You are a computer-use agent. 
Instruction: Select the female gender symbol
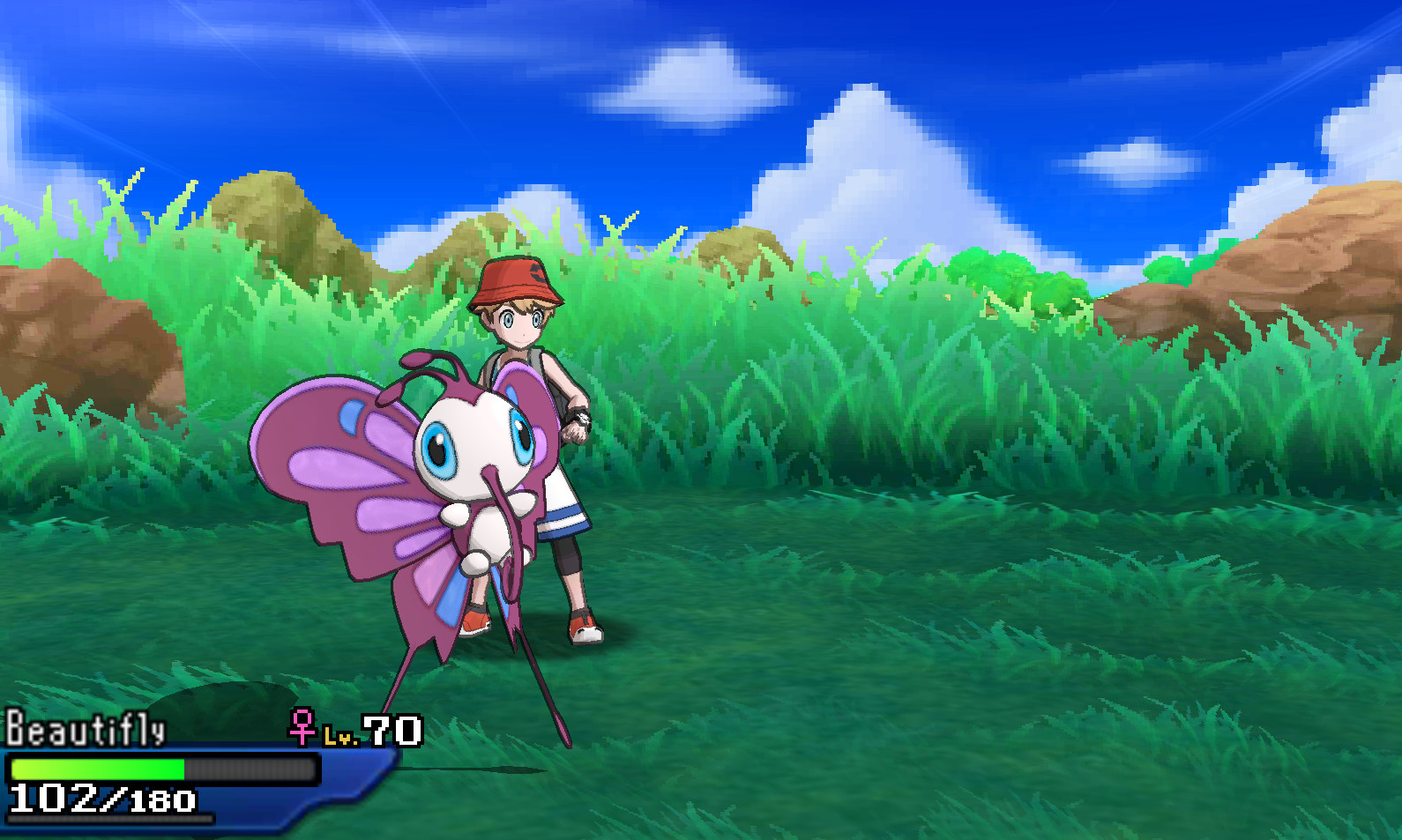(x=301, y=728)
